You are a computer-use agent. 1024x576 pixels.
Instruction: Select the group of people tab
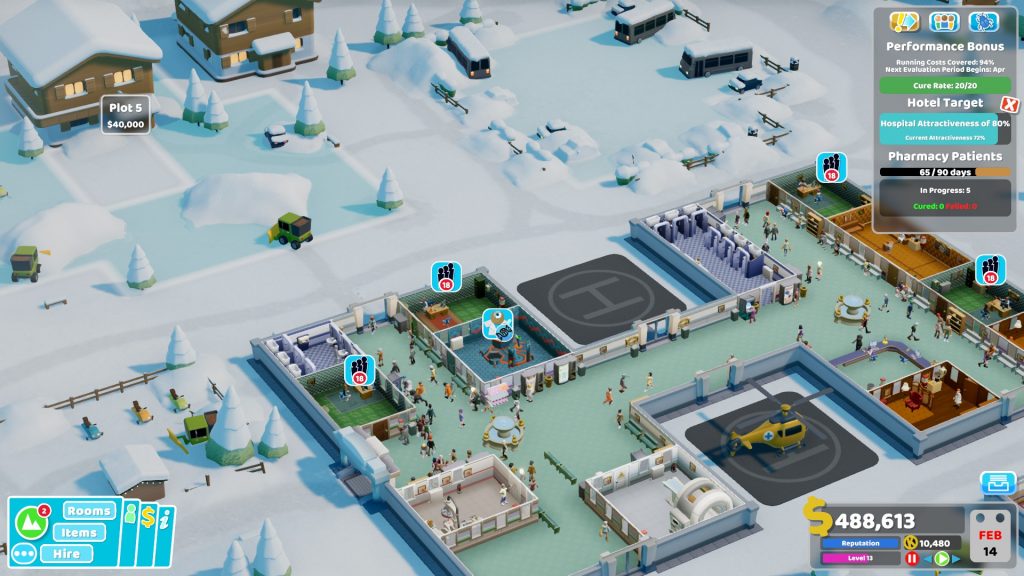click(x=944, y=21)
